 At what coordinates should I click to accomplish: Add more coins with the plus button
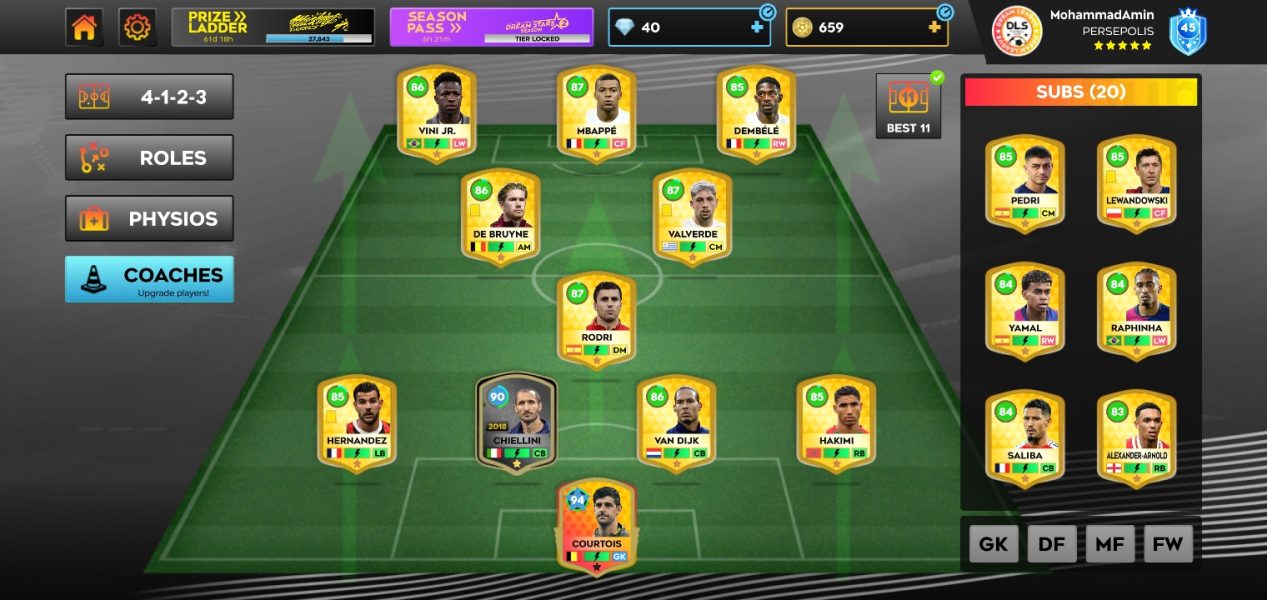935,28
